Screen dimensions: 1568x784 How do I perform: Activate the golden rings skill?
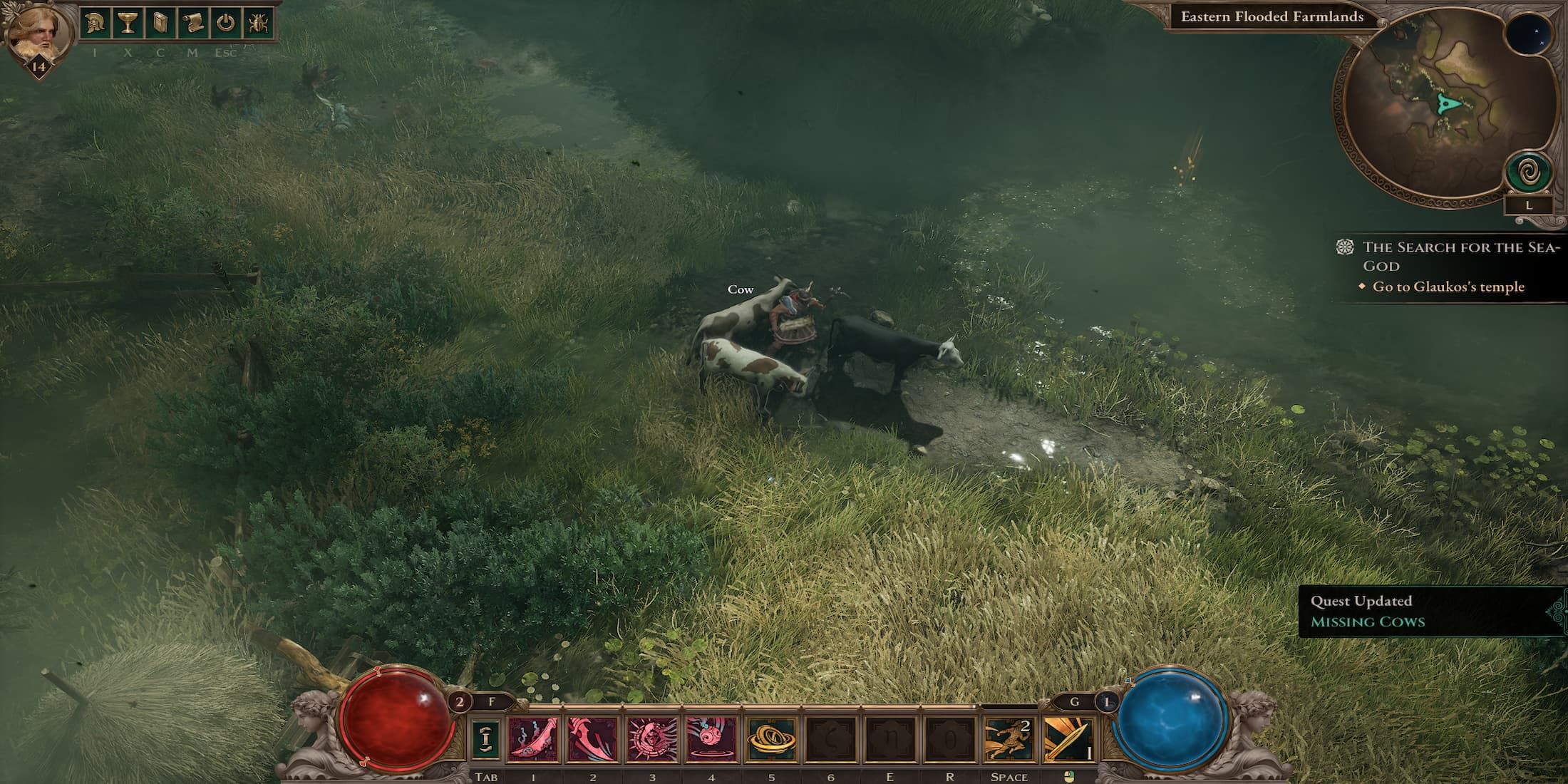click(x=771, y=739)
